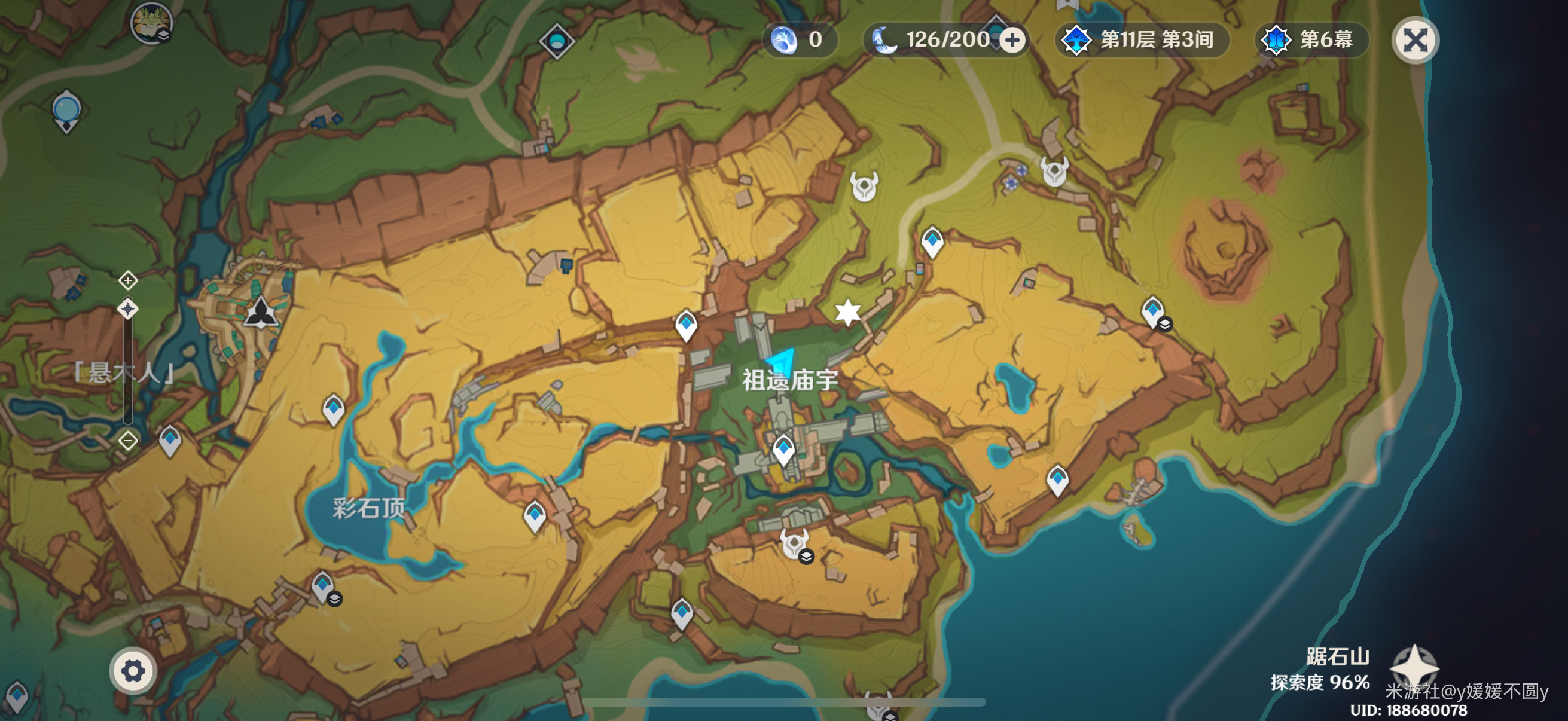Close the map screen
This screenshot has height=721, width=1568.
[x=1415, y=41]
